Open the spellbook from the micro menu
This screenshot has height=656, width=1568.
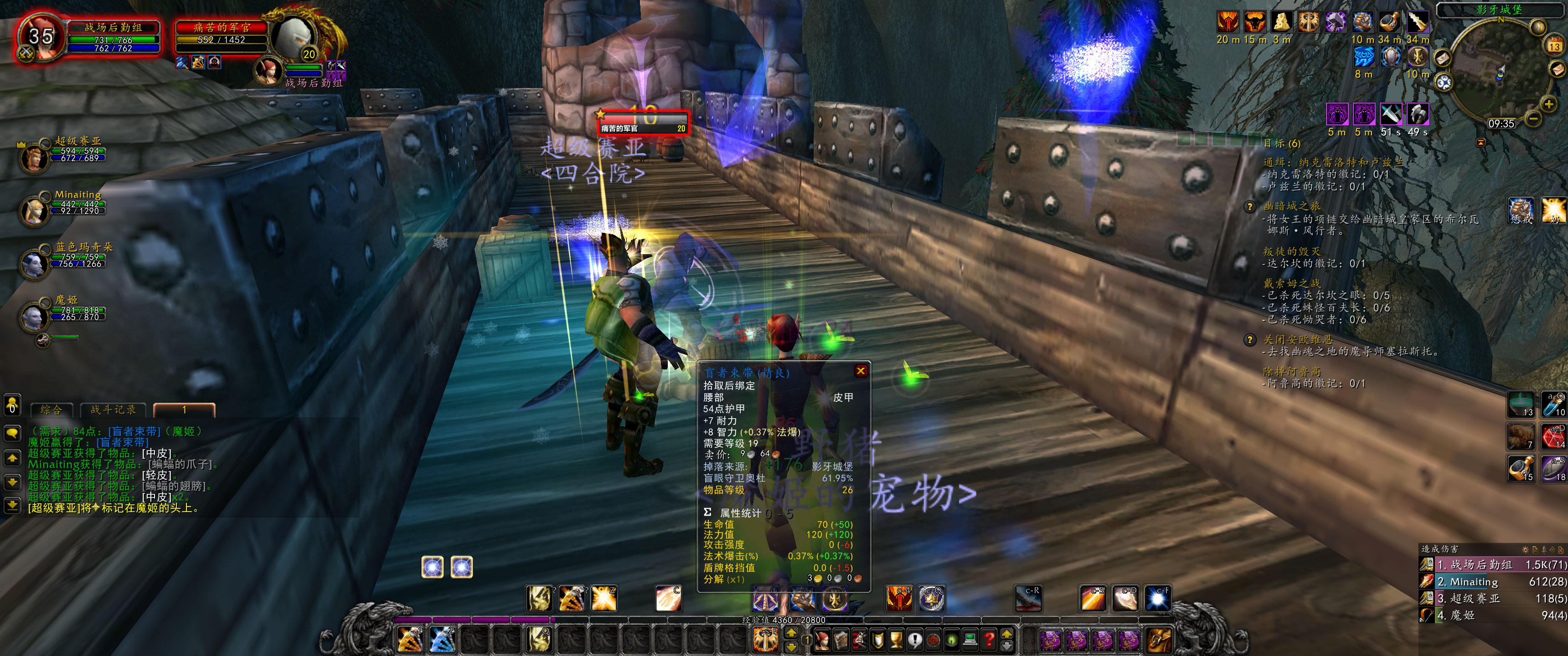(841, 640)
